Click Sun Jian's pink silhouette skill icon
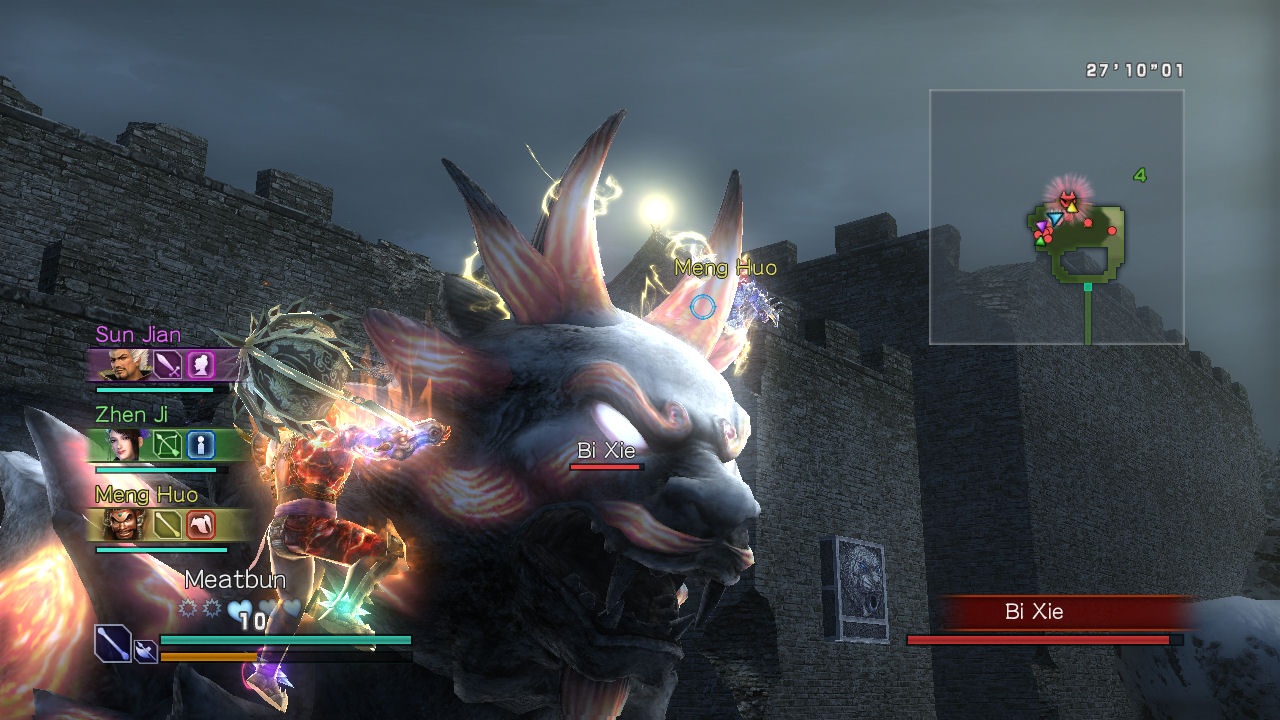 201,364
